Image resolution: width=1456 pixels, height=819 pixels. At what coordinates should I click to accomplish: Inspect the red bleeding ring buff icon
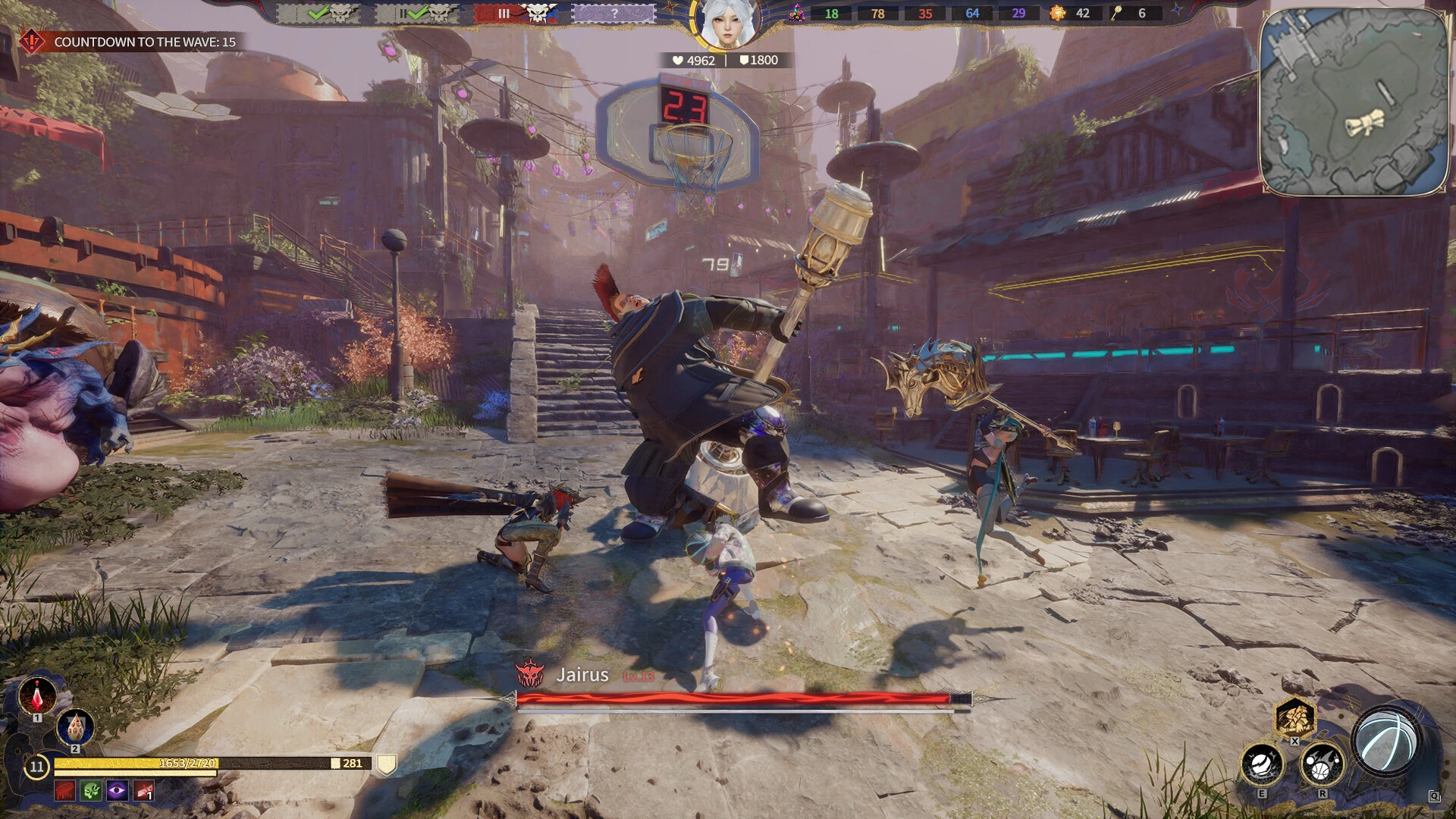(x=65, y=792)
